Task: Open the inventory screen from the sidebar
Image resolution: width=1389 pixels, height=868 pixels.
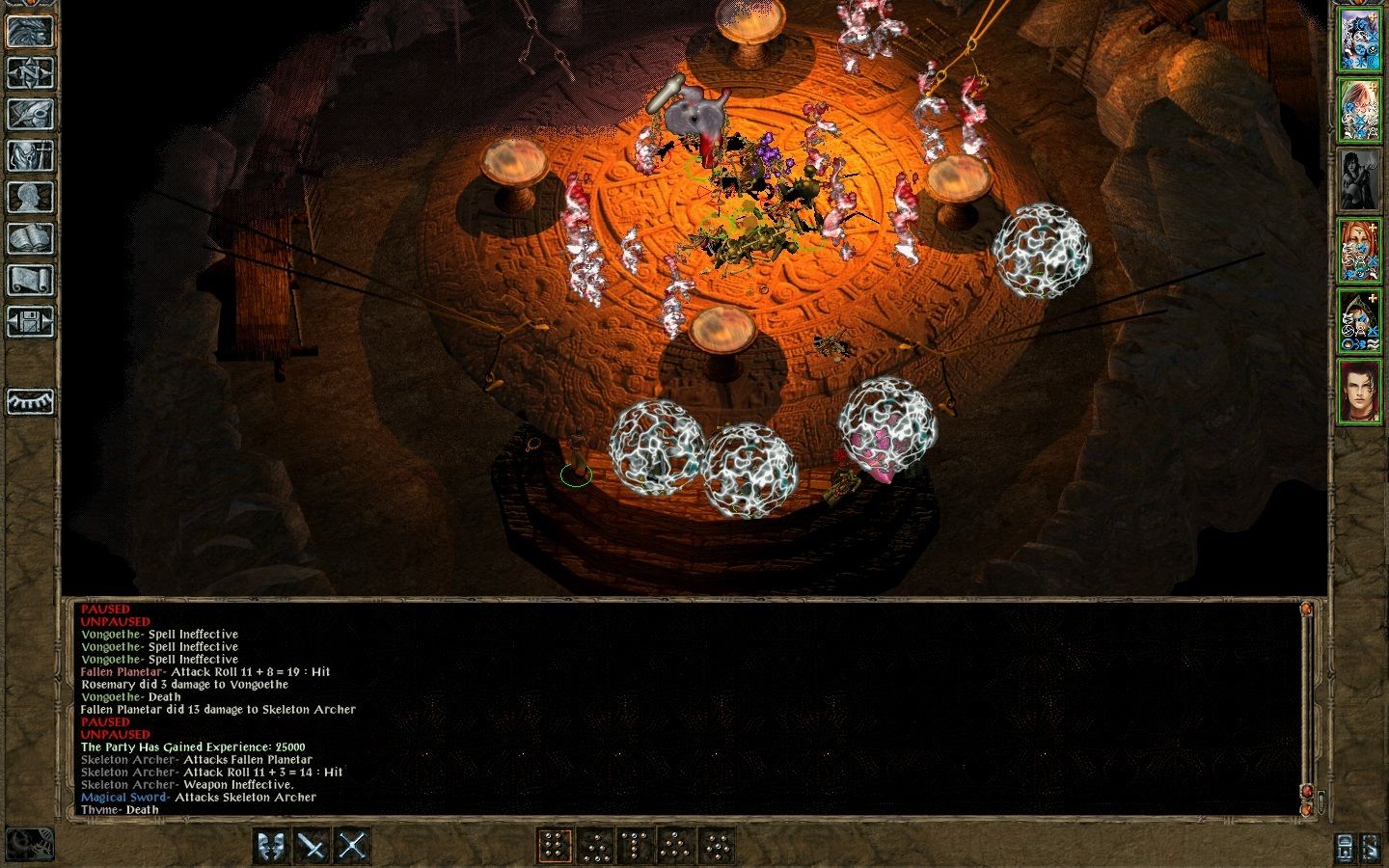Action: (30, 155)
